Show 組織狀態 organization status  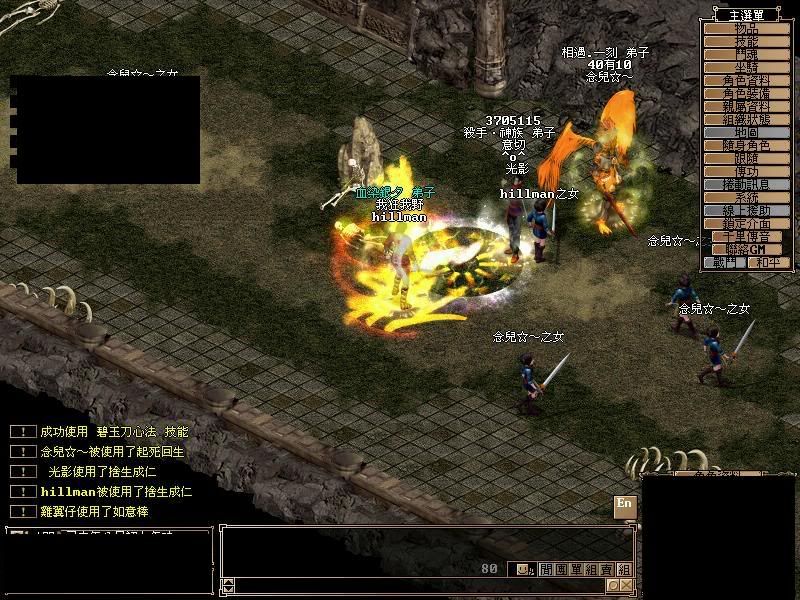[x=746, y=119]
